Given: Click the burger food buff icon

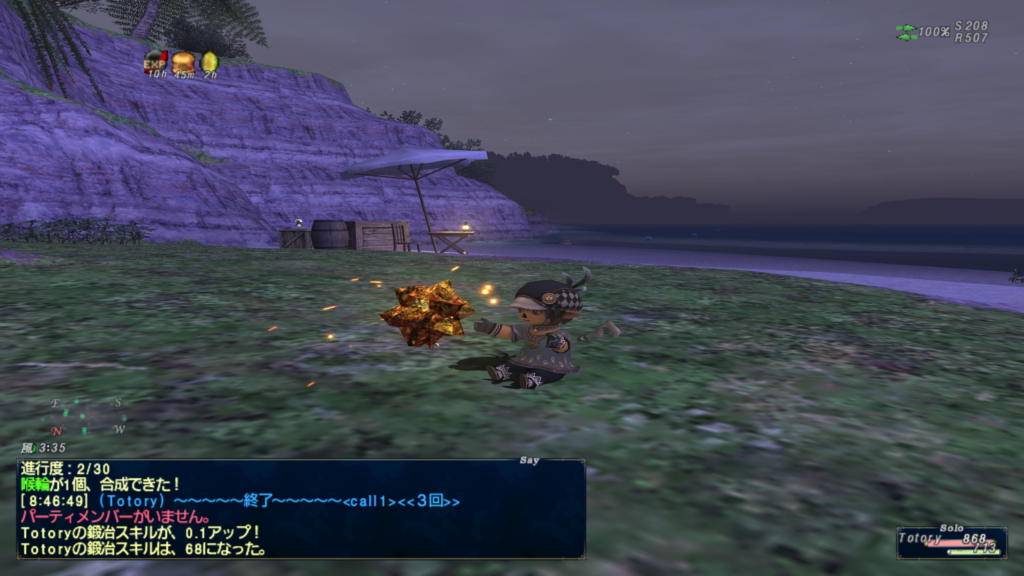Looking at the screenshot, I should click(x=183, y=62).
